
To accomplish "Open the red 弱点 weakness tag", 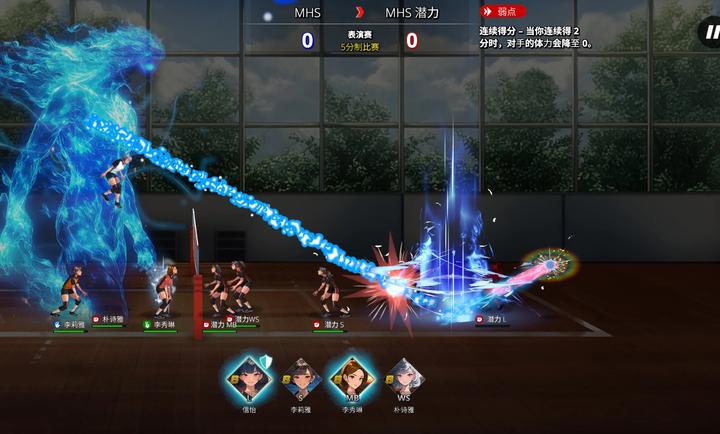I will (x=504, y=12).
